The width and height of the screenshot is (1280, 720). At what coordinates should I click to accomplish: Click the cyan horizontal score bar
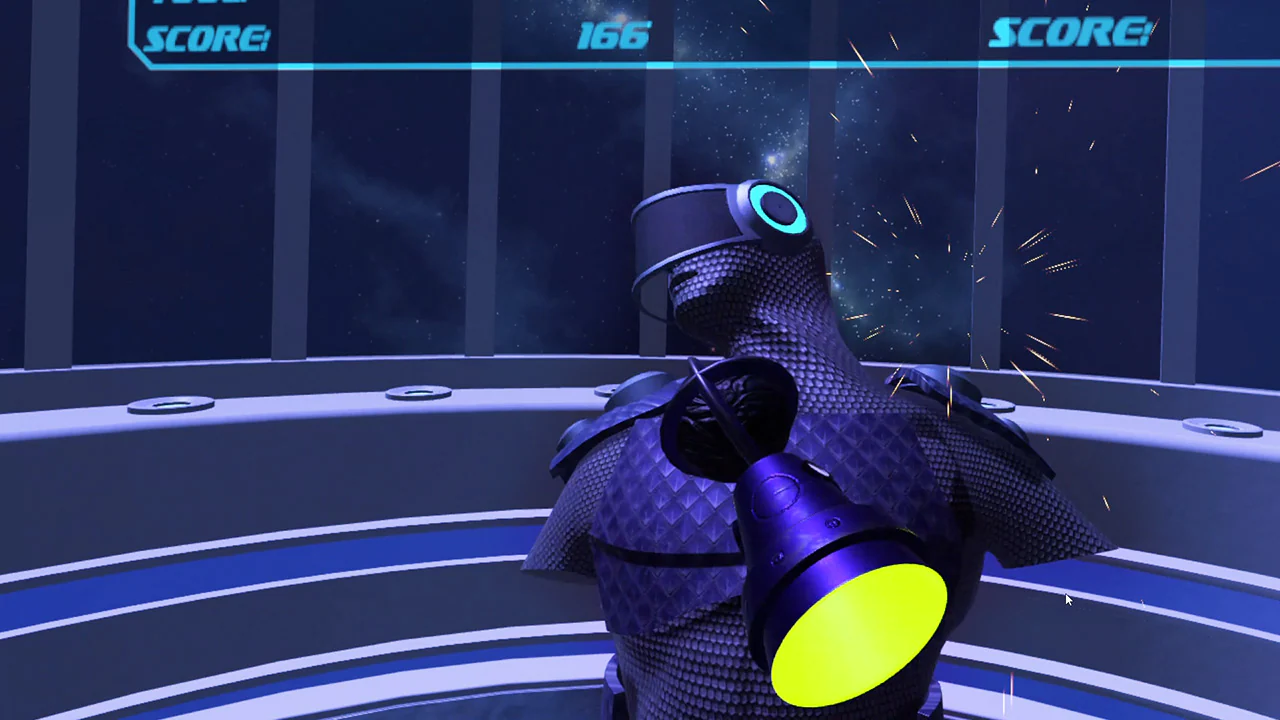[x=640, y=65]
